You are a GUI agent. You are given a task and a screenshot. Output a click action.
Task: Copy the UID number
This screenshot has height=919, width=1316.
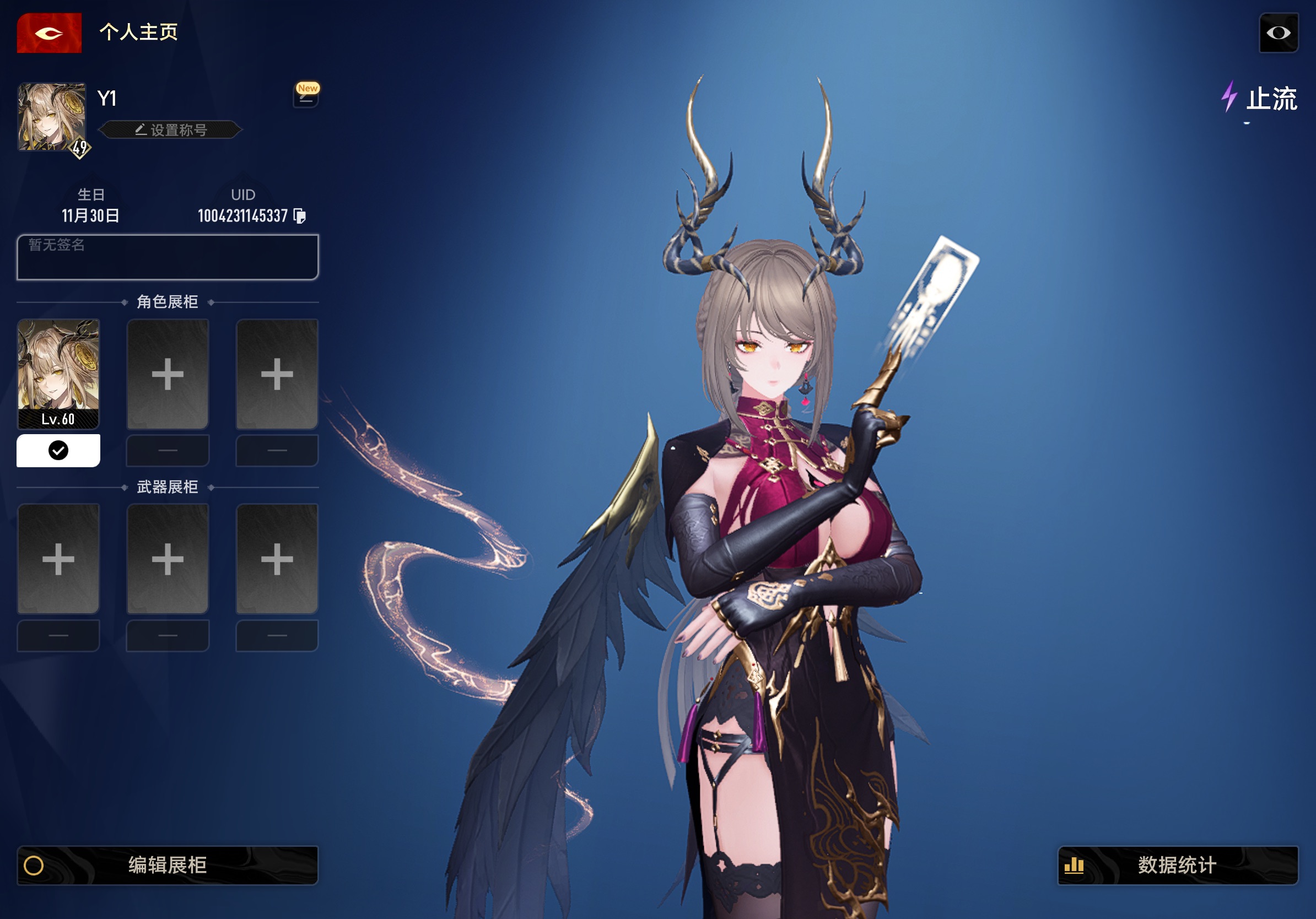[x=300, y=216]
